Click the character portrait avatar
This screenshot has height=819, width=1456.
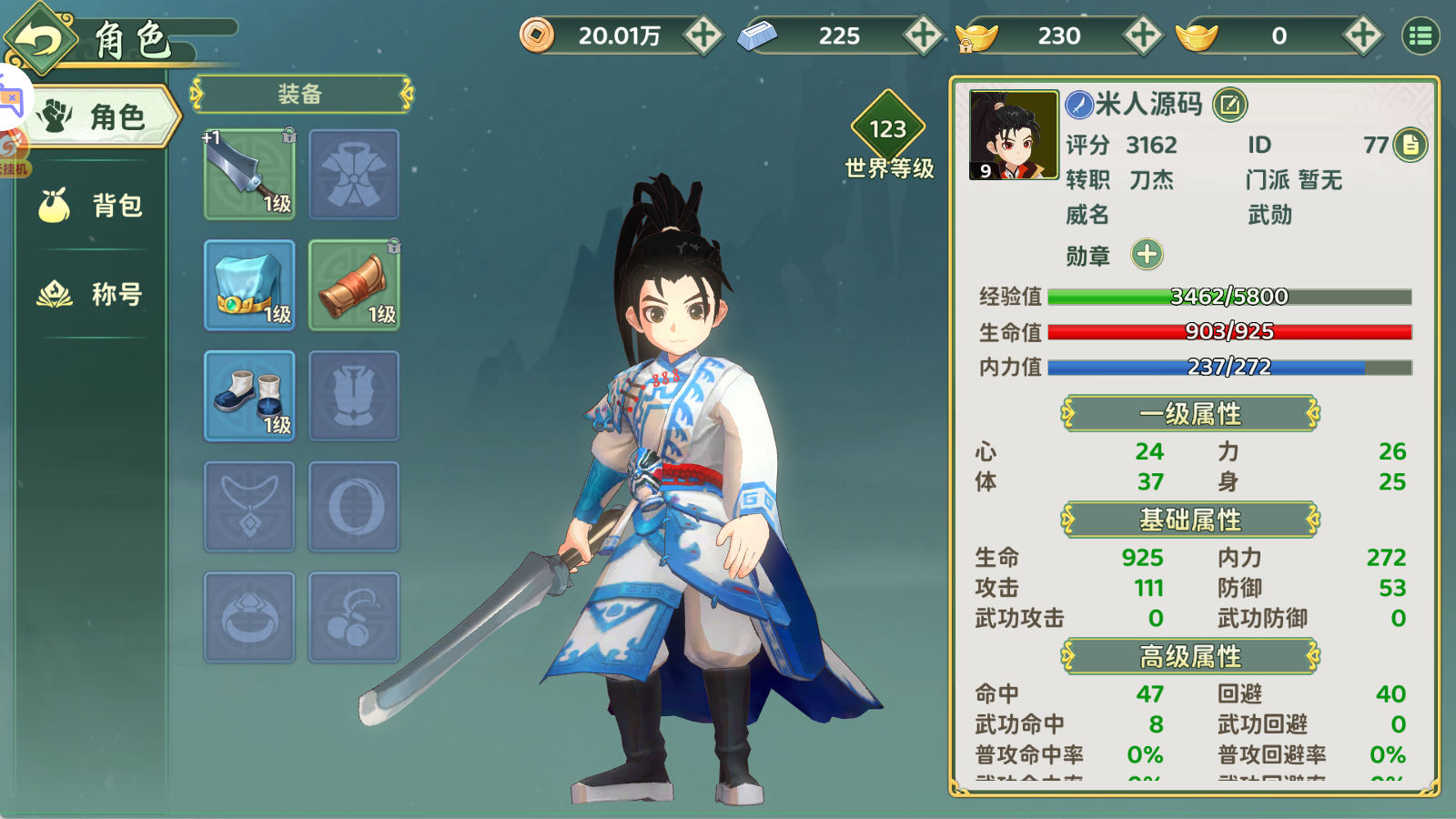[1014, 135]
